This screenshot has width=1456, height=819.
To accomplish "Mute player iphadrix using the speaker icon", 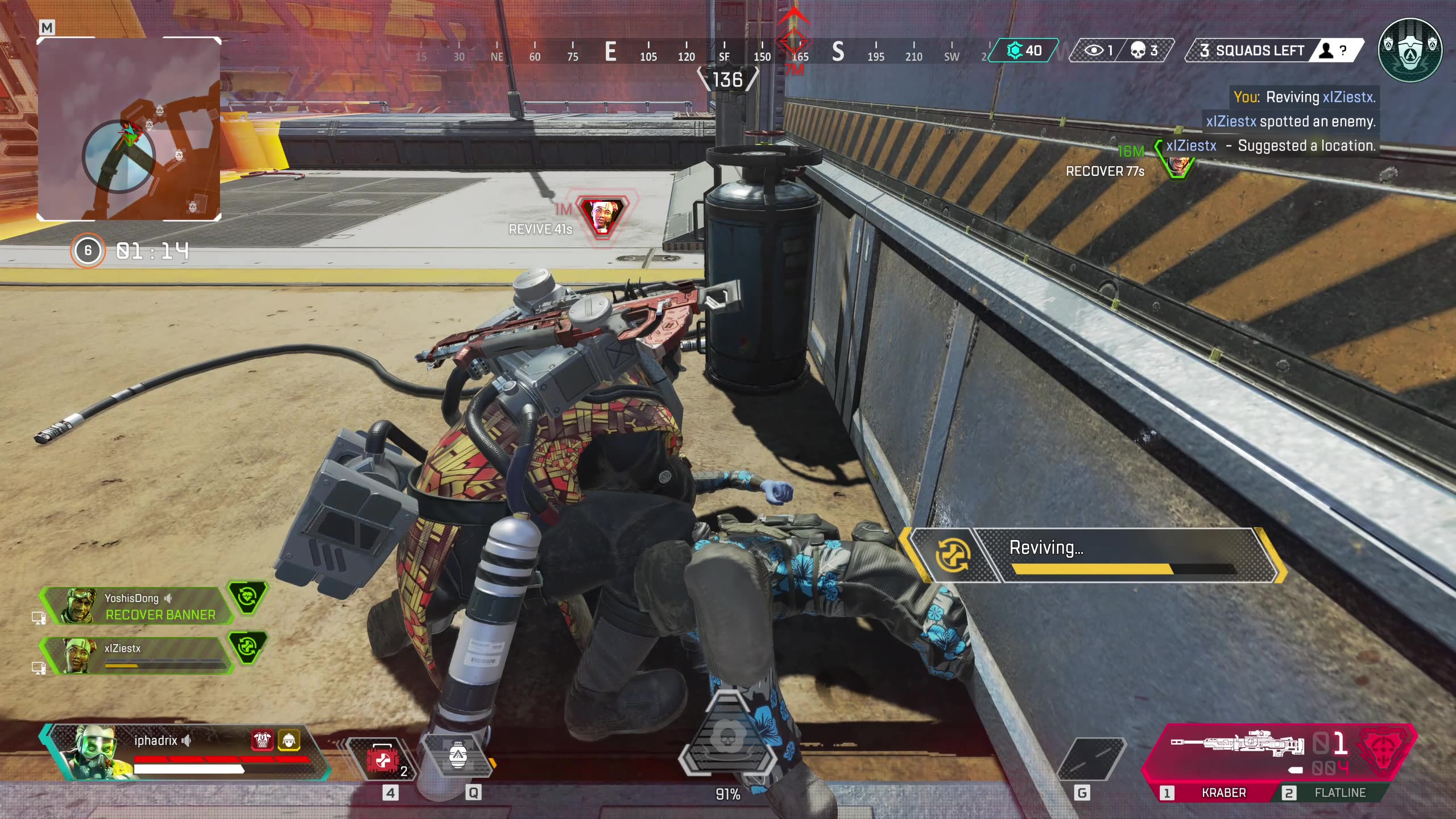I will pos(188,741).
